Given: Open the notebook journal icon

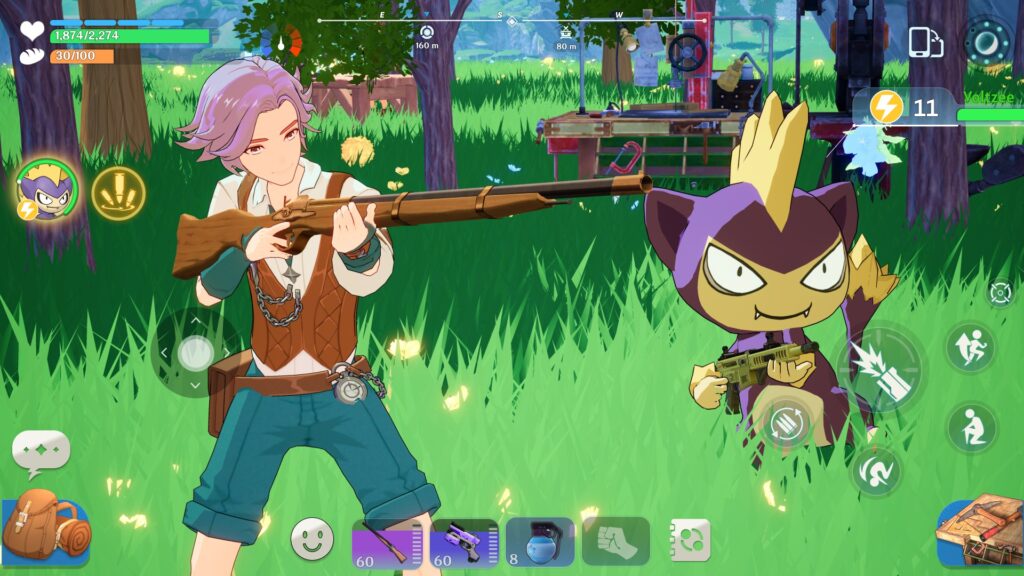Looking at the screenshot, I should click(x=690, y=540).
